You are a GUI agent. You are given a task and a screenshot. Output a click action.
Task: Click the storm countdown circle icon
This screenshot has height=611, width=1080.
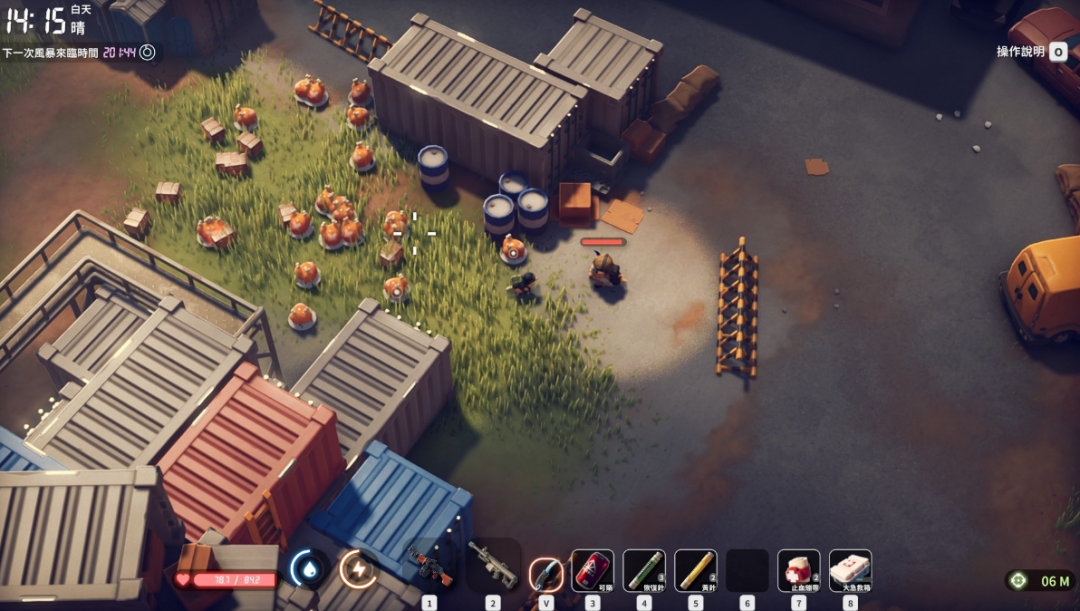point(147,52)
